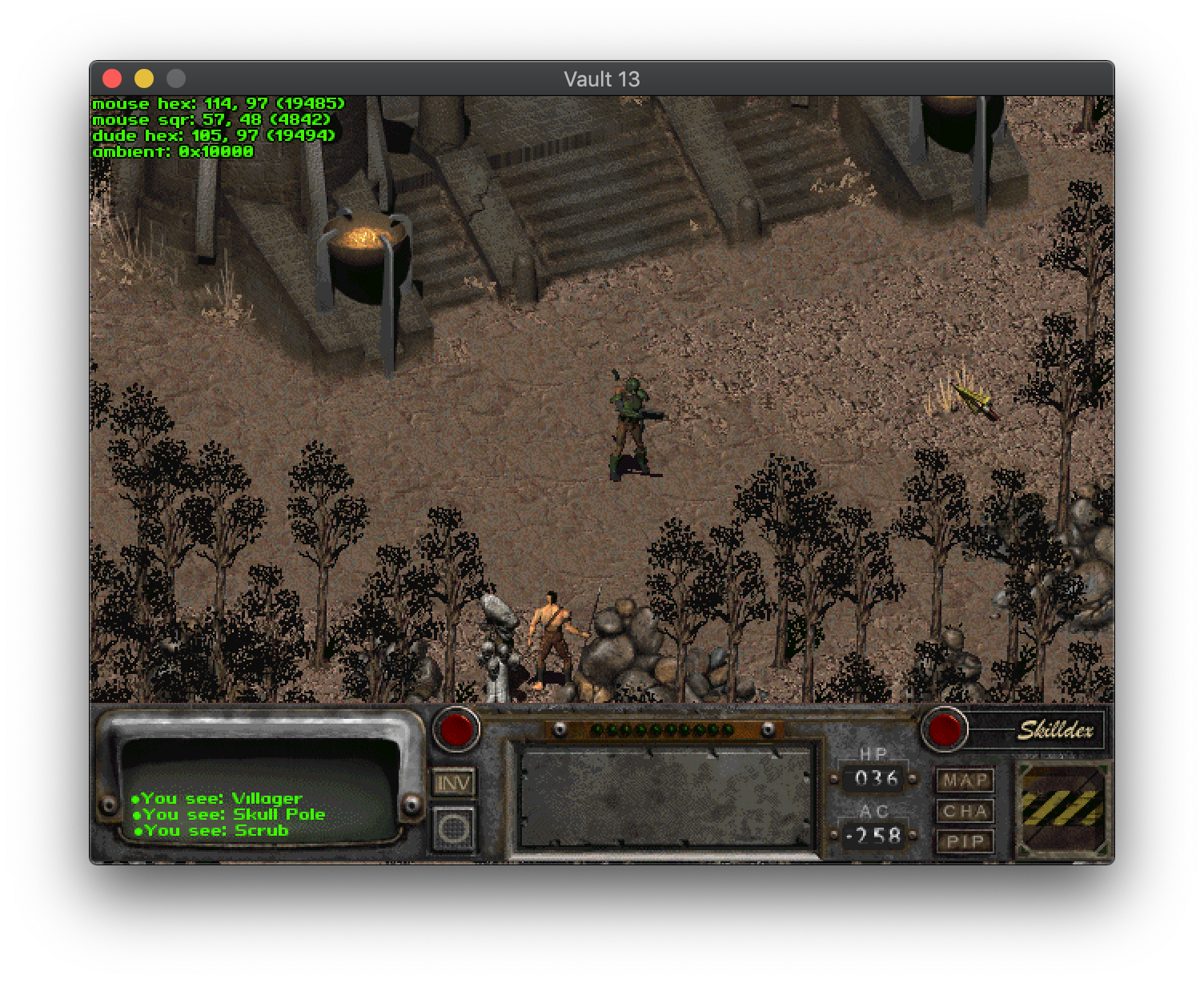1204x983 pixels.
Task: Open the inventory with the INV button
Action: [454, 782]
